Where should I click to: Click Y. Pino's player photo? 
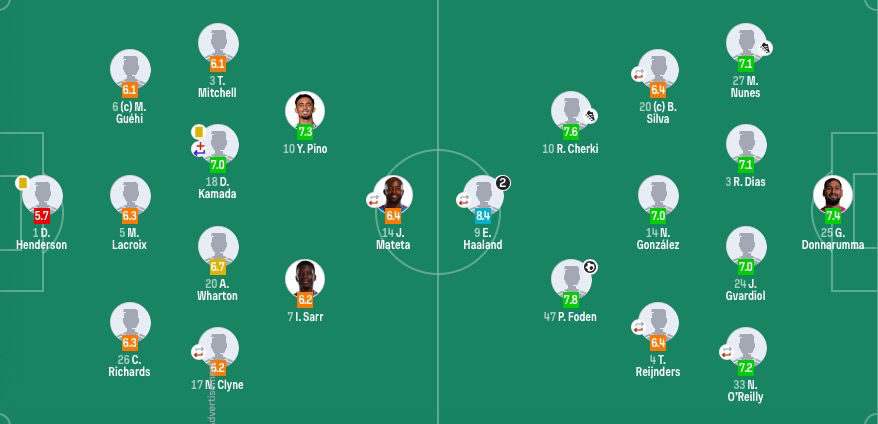click(305, 111)
